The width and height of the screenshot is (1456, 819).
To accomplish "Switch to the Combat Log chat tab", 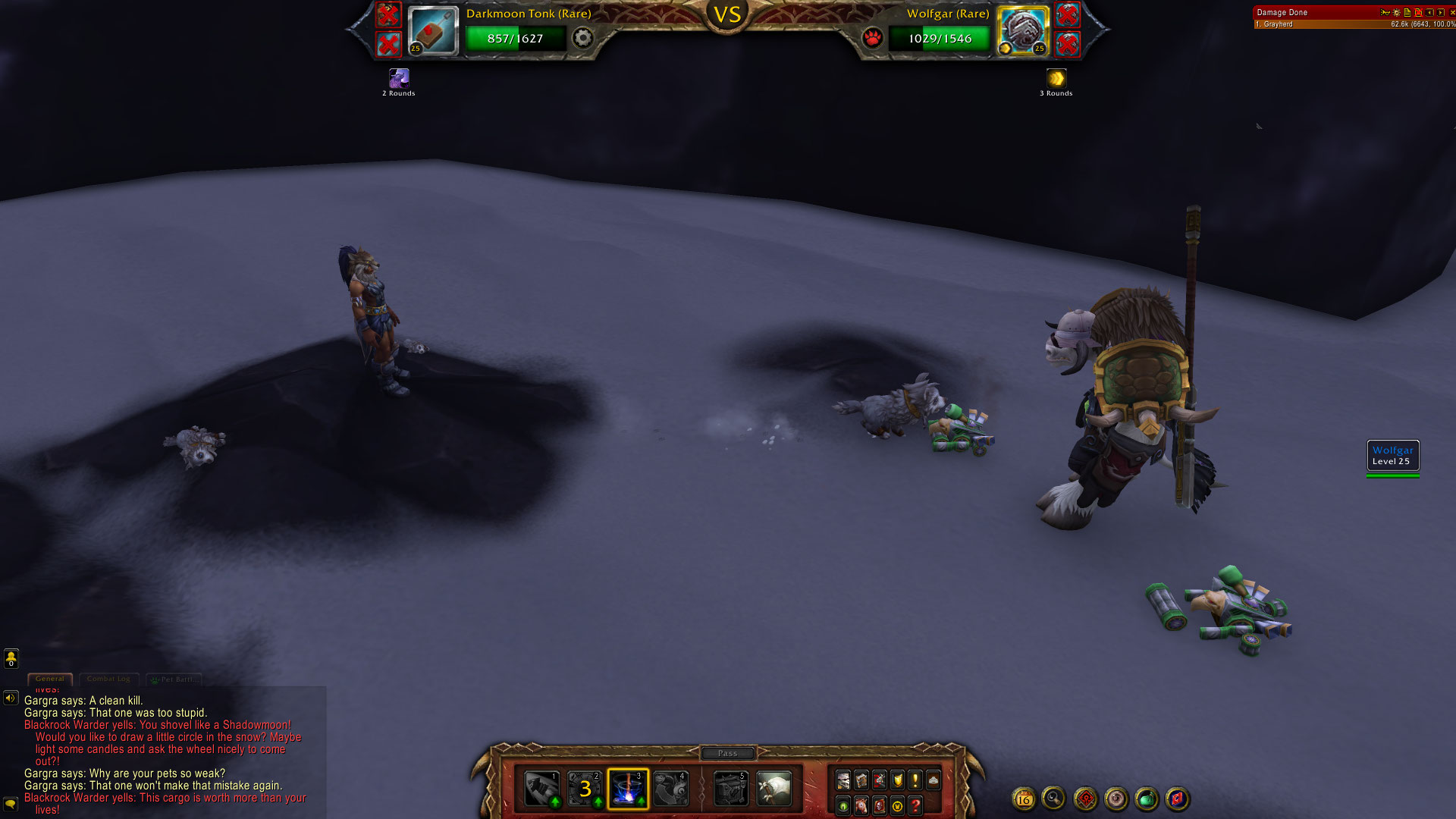I will point(108,679).
